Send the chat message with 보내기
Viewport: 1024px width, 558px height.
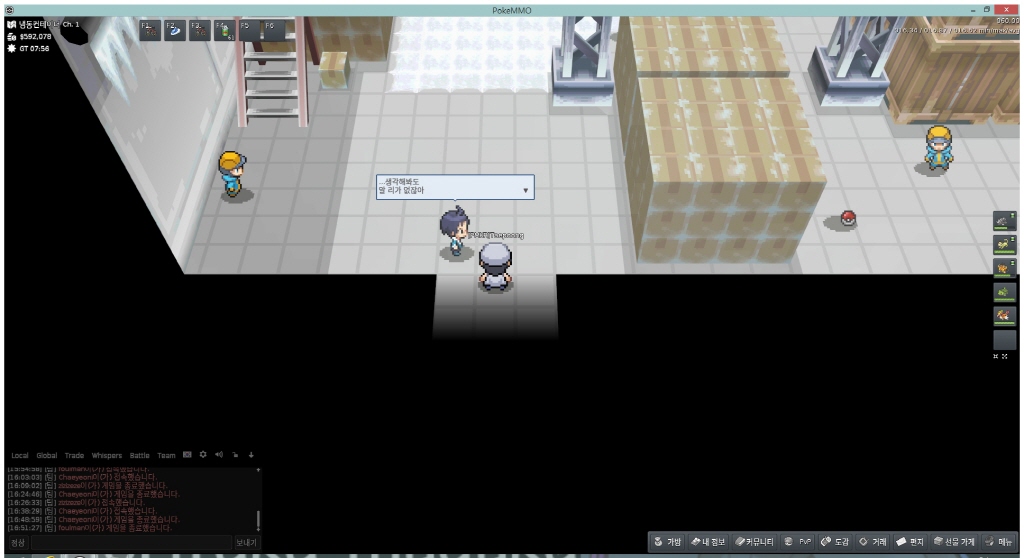246,542
